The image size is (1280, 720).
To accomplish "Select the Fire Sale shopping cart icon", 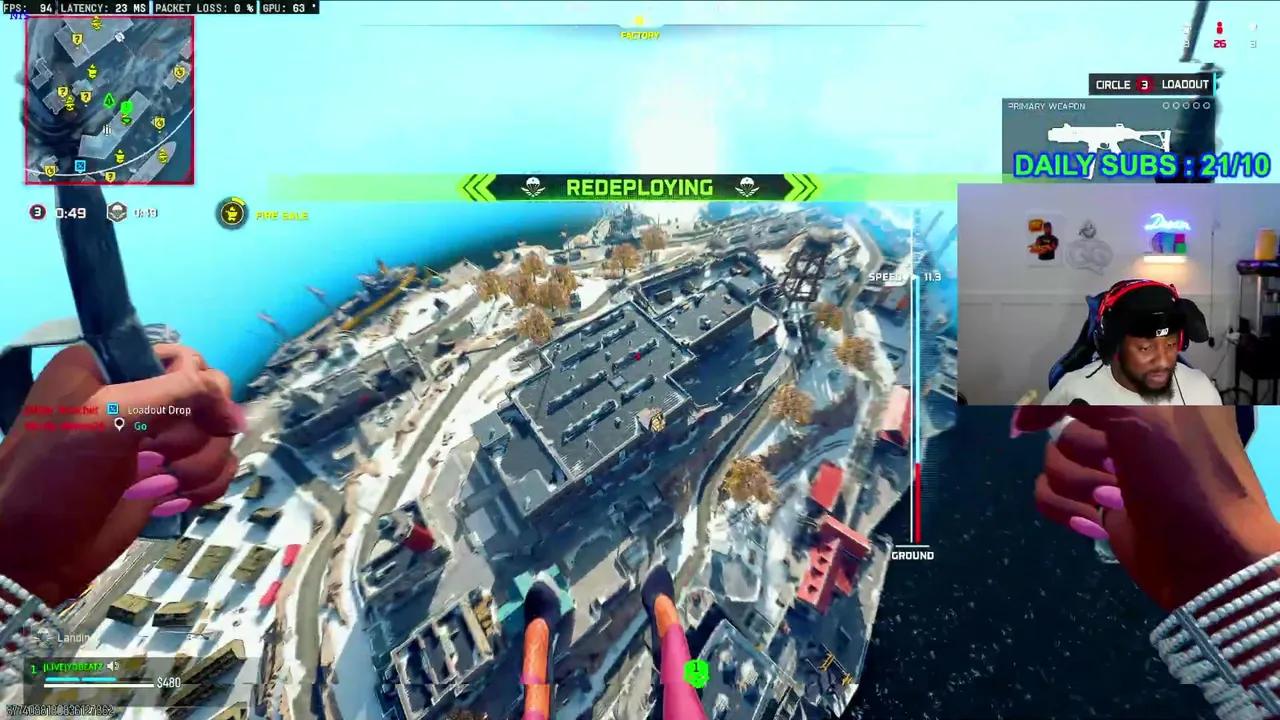I will pos(232,214).
